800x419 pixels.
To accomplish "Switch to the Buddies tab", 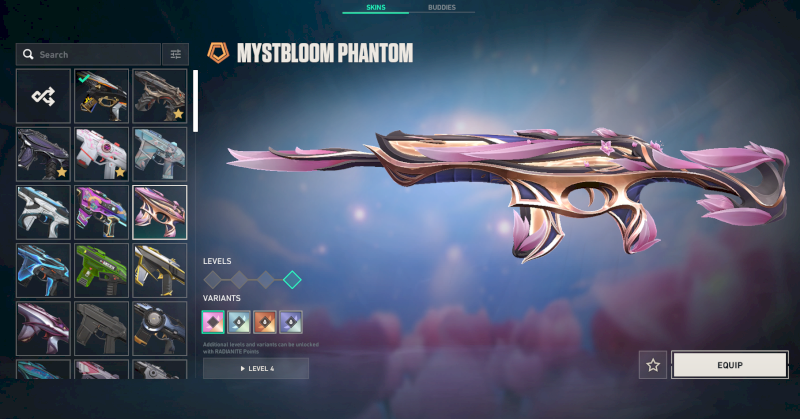I will click(442, 7).
